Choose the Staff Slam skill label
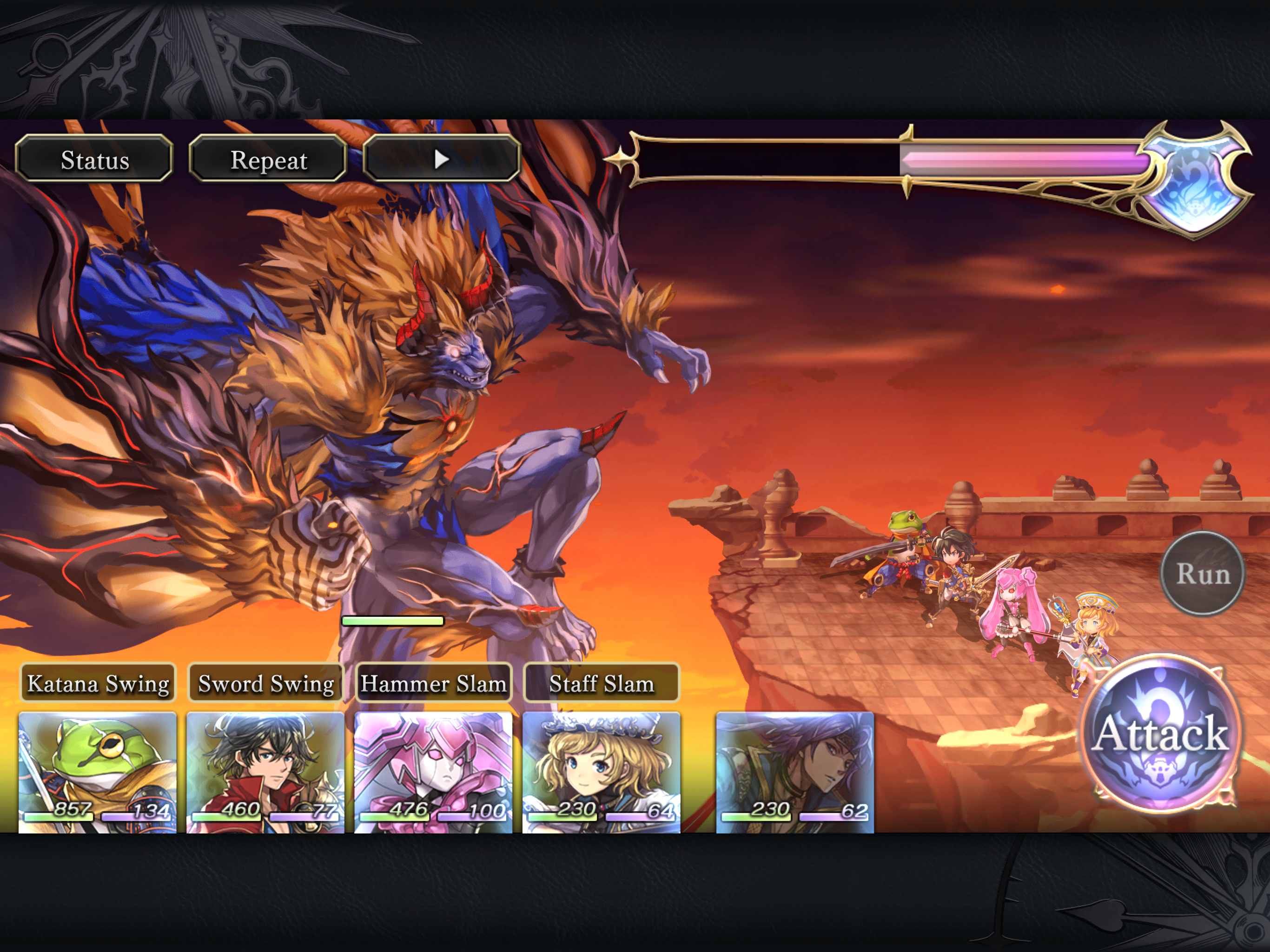This screenshot has width=1270, height=952. tap(601, 683)
